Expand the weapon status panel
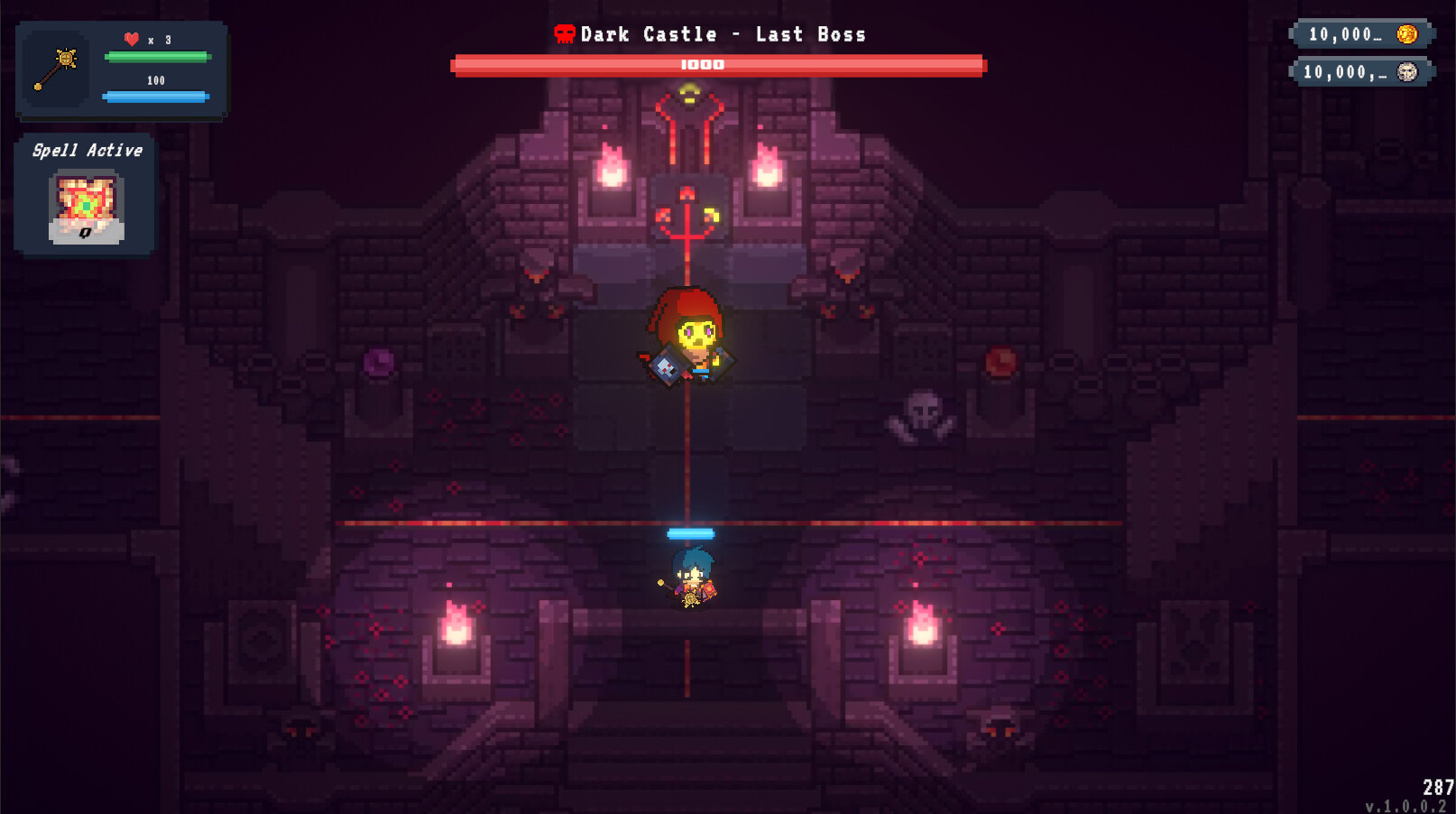 point(122,72)
